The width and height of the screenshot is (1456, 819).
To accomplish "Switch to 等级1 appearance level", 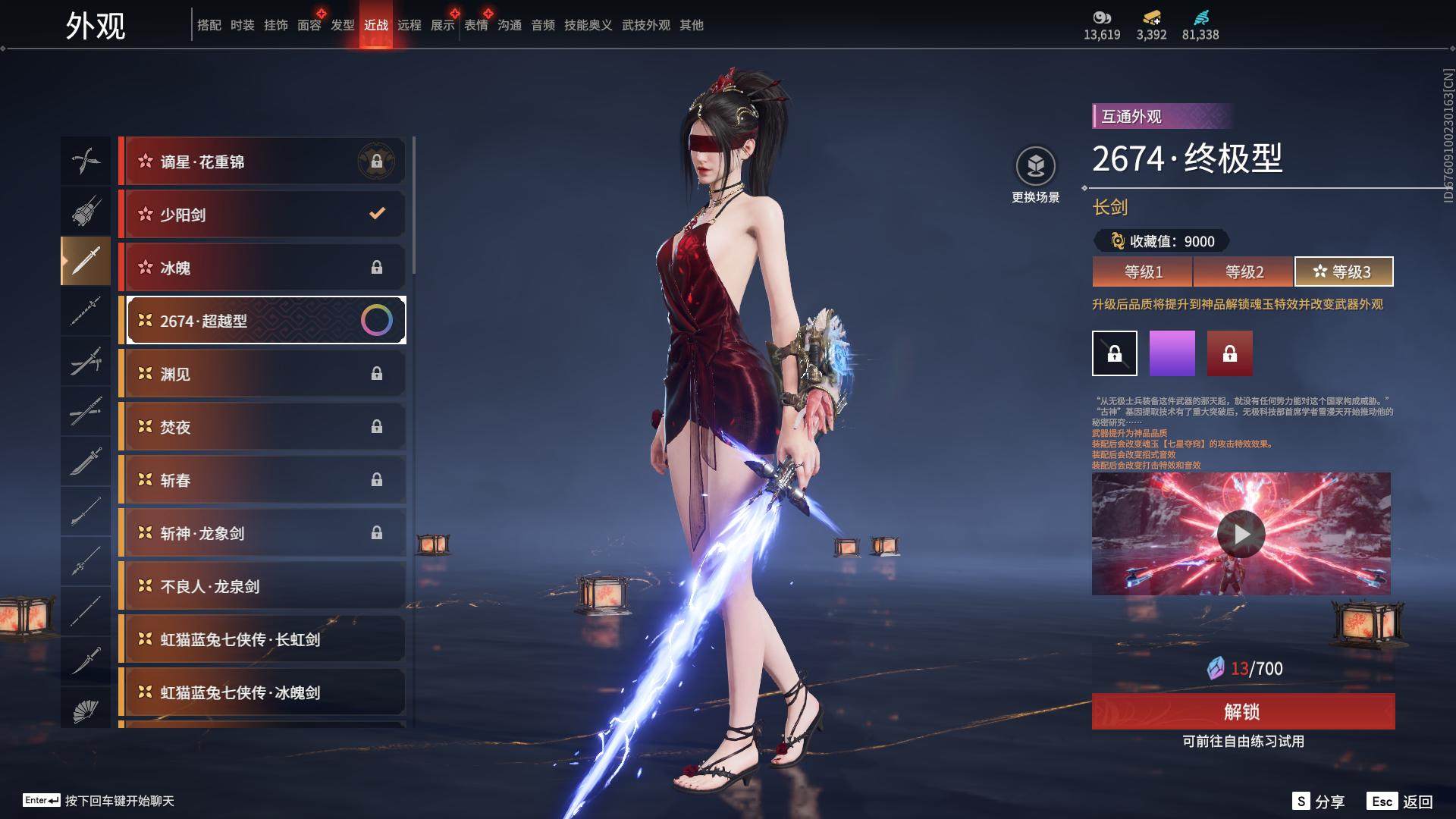I will pyautogui.click(x=1143, y=271).
